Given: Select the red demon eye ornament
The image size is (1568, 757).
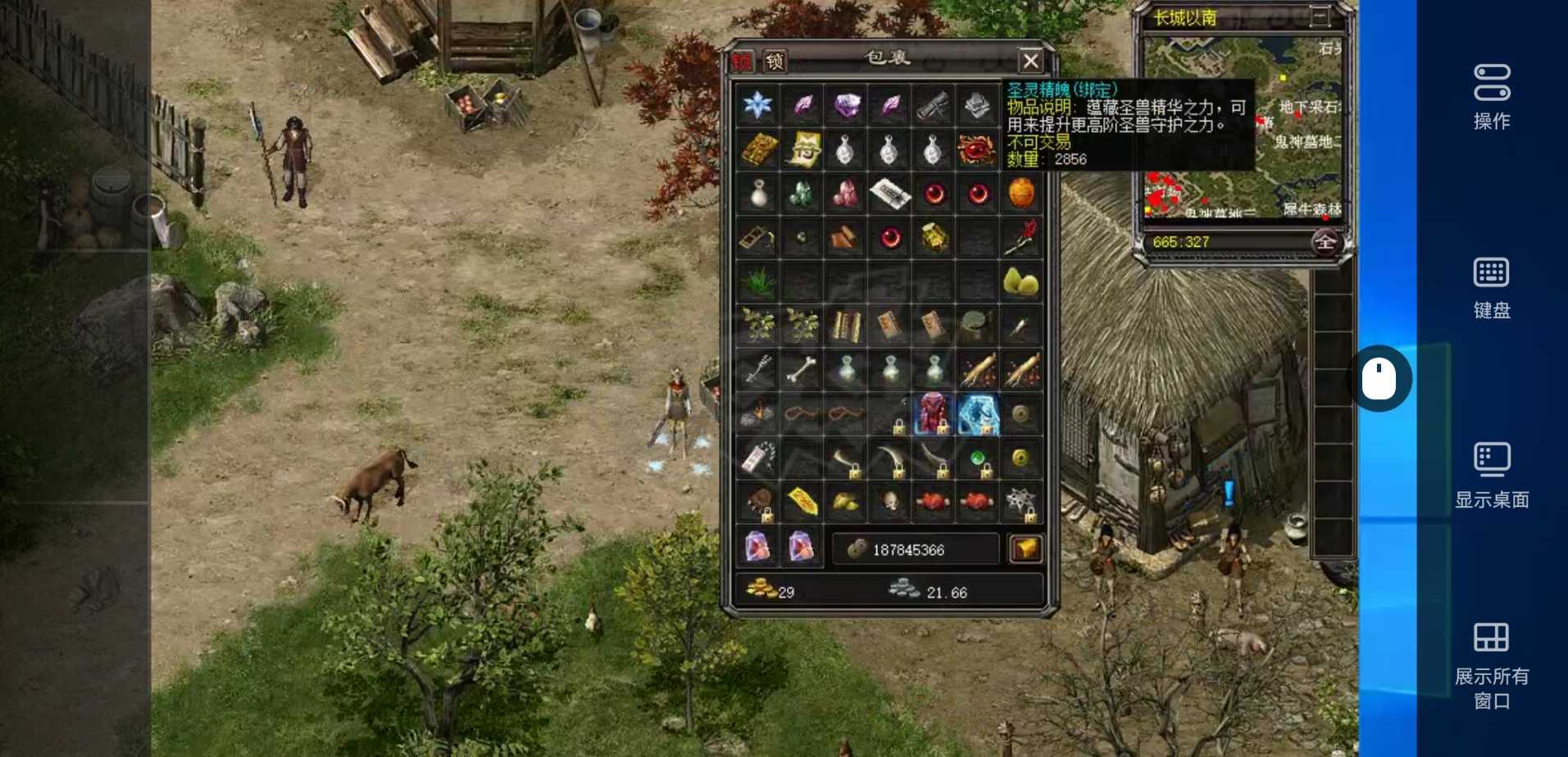Looking at the screenshot, I should 976,149.
